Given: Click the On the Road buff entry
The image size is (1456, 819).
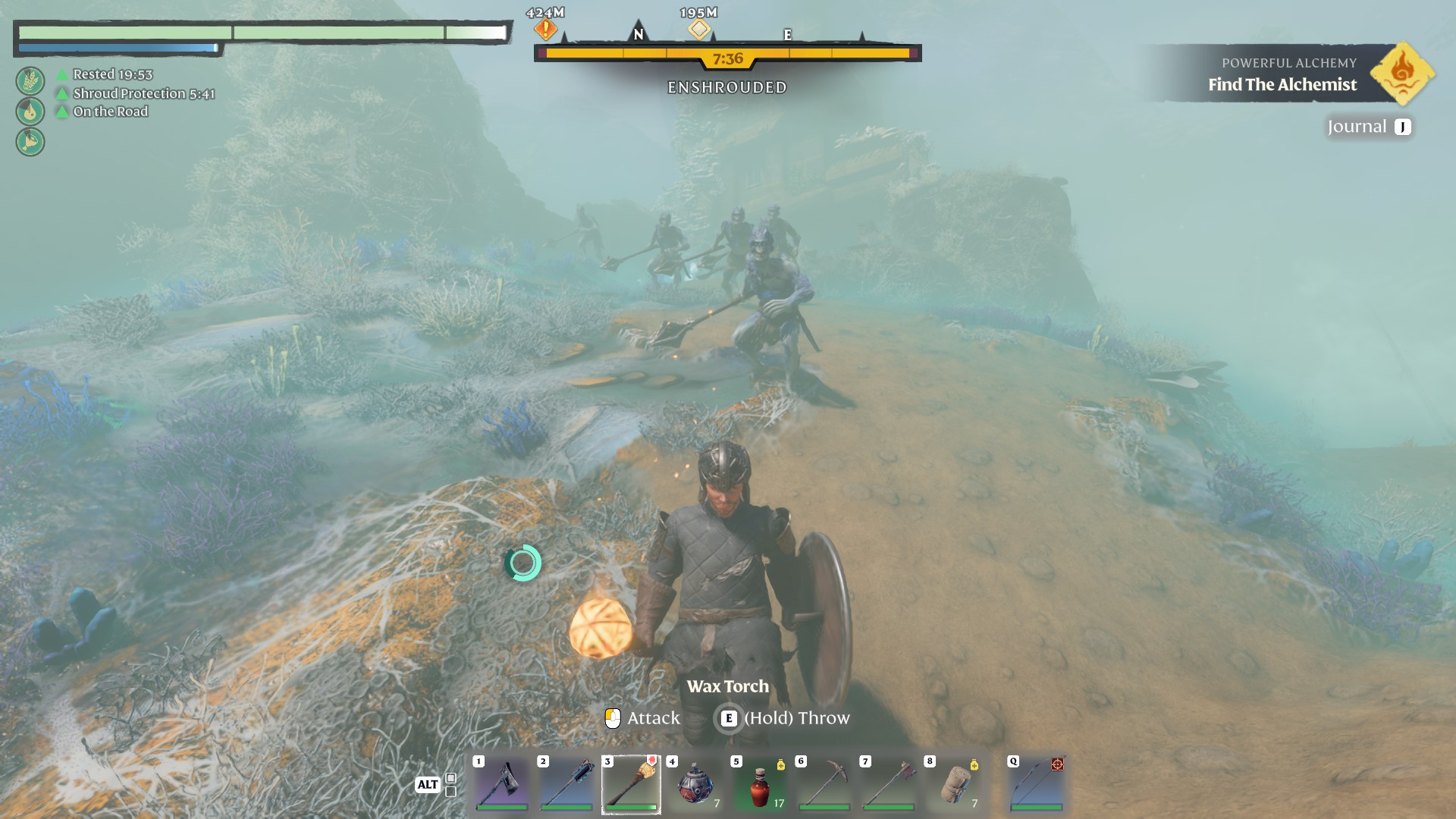Looking at the screenshot, I should pyautogui.click(x=110, y=111).
